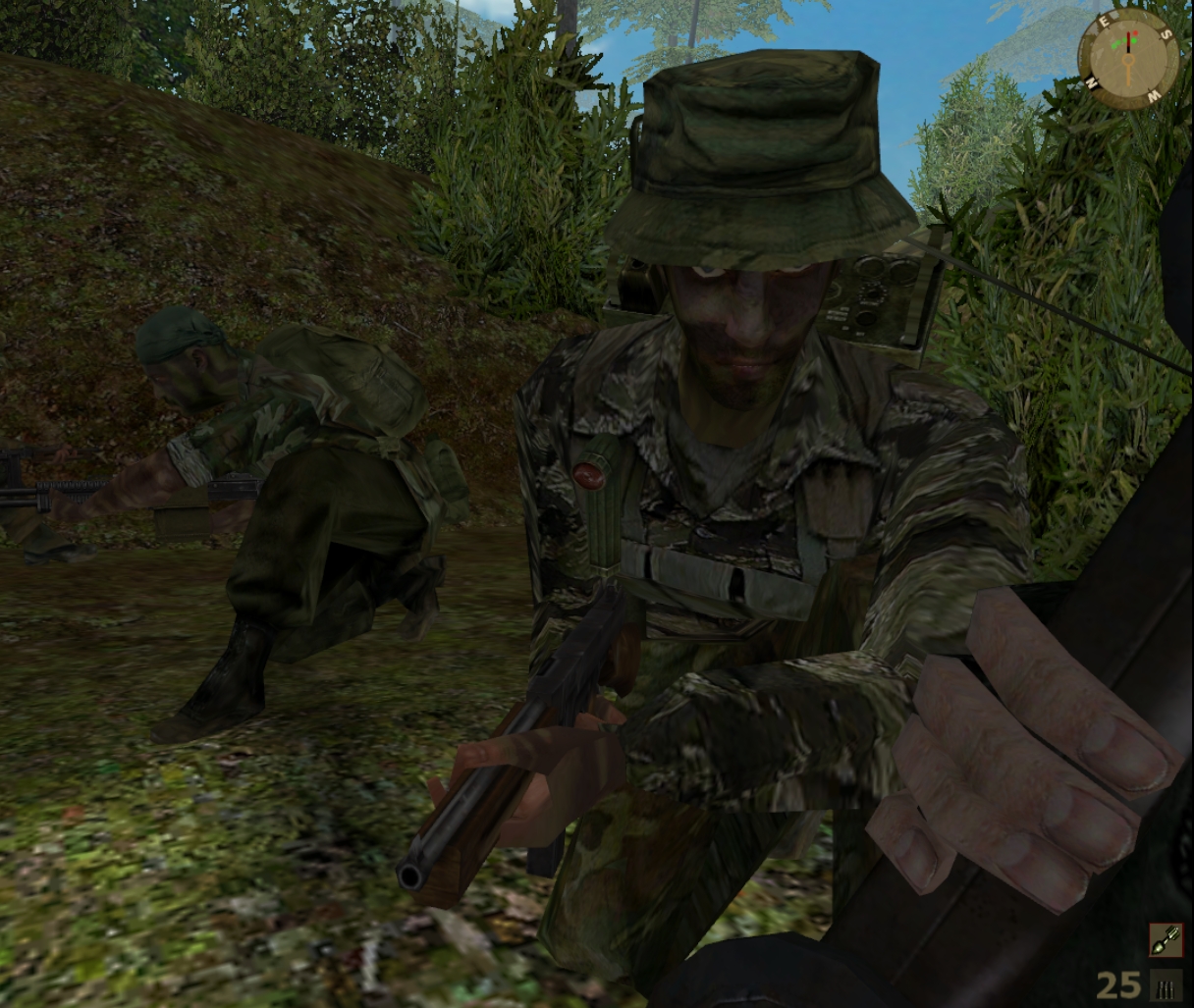
Task: Select the grenade item icon
Action: (x=1166, y=940)
